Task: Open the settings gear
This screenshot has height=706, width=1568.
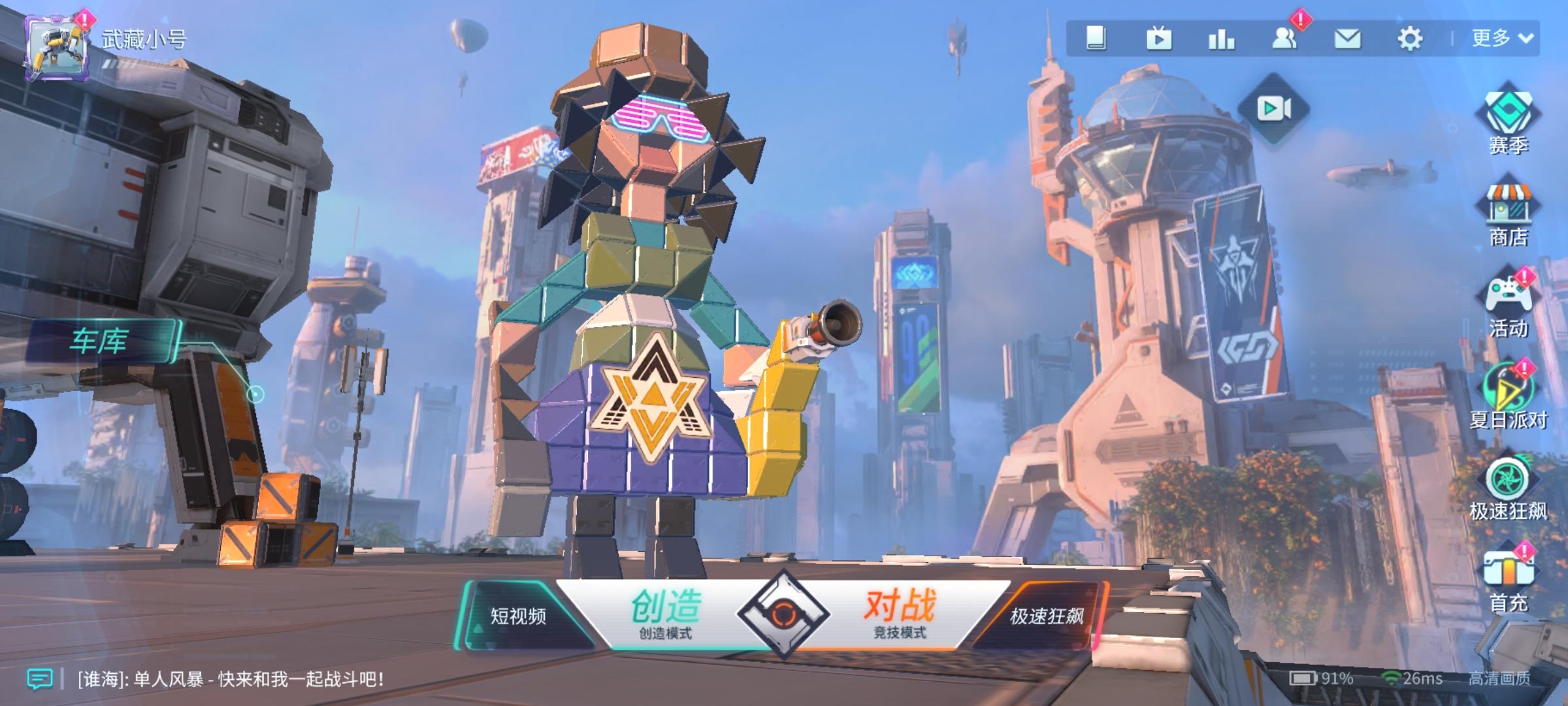Action: click(1411, 39)
